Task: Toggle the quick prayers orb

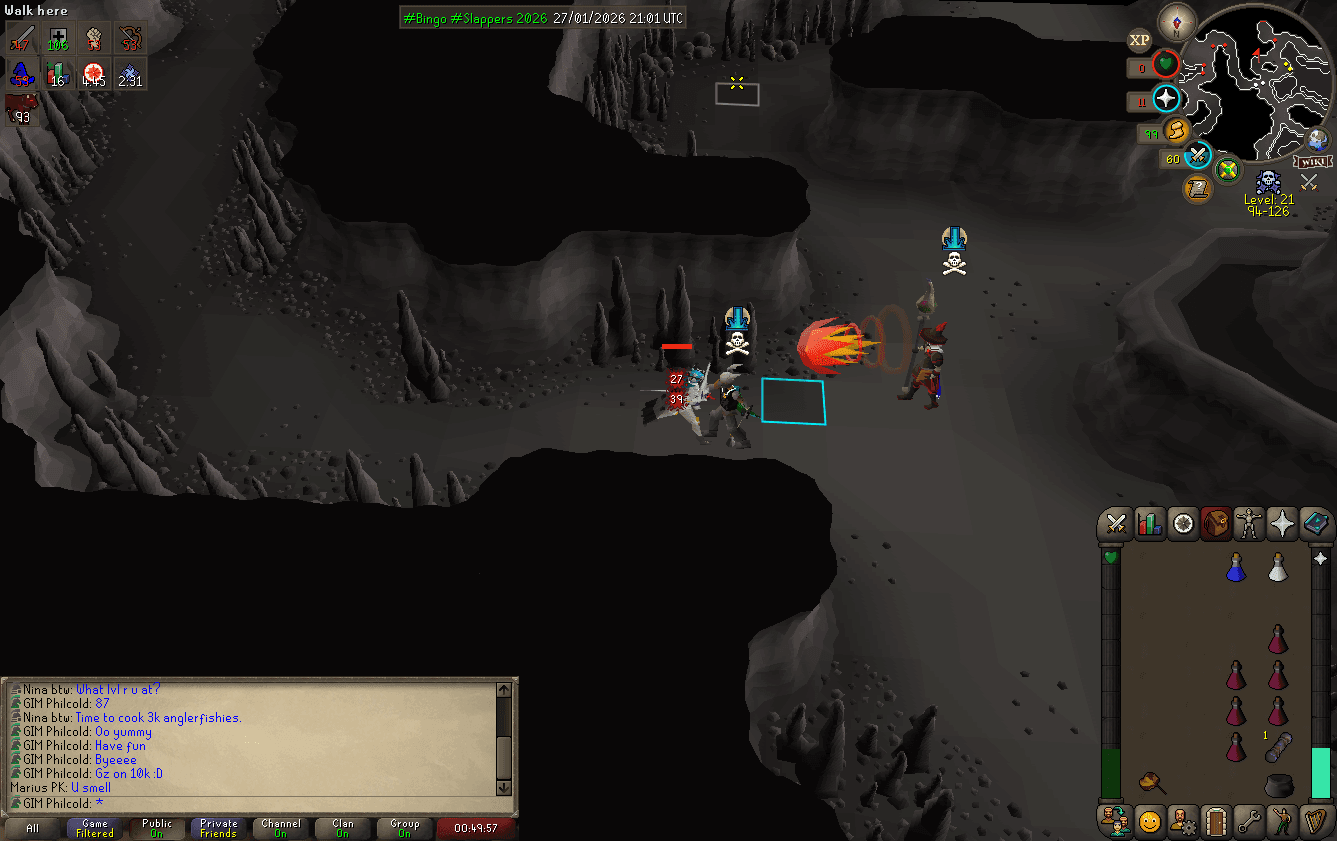Action: (1166, 100)
